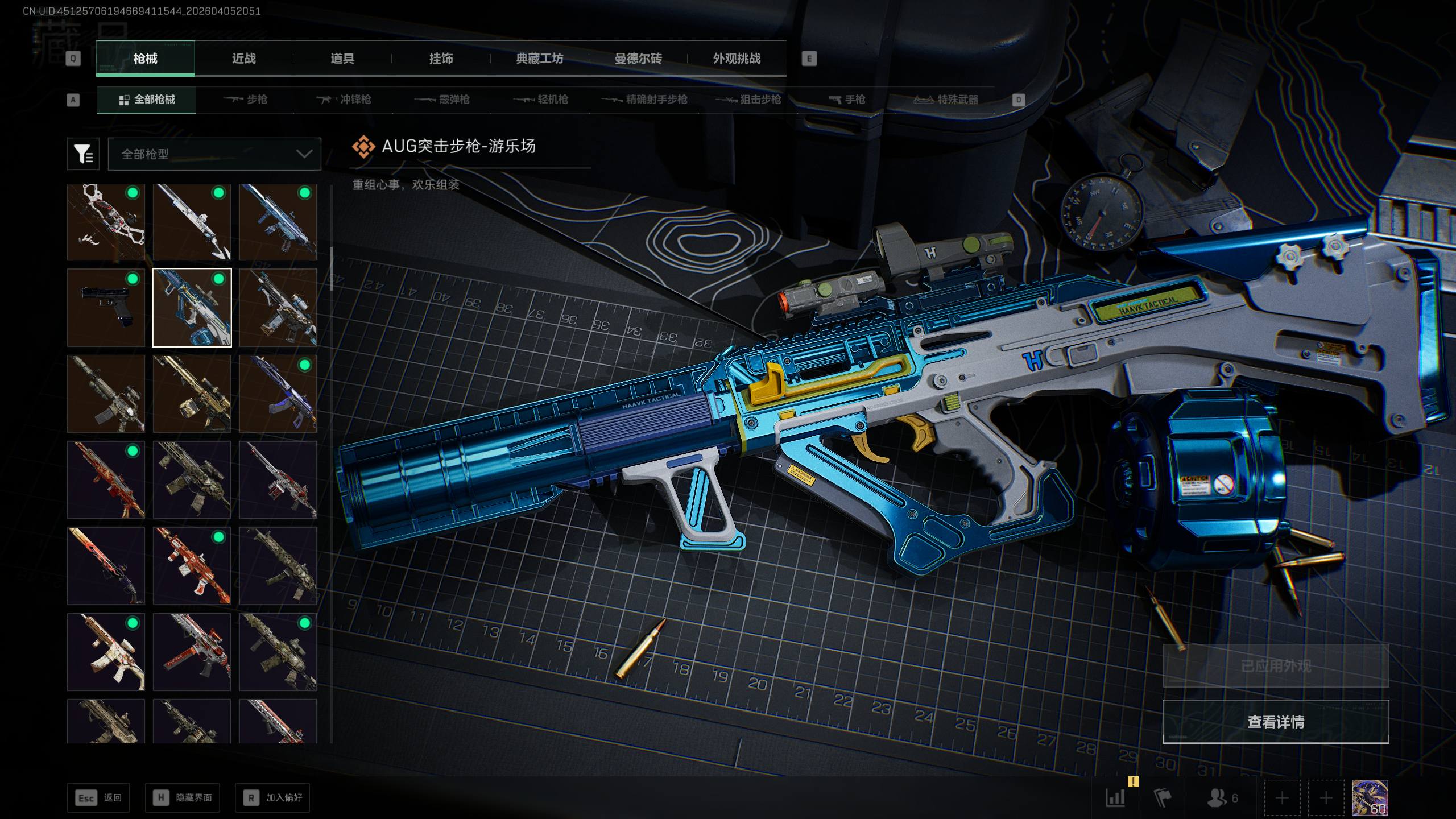Open the player avatar profile icon

[1370, 797]
